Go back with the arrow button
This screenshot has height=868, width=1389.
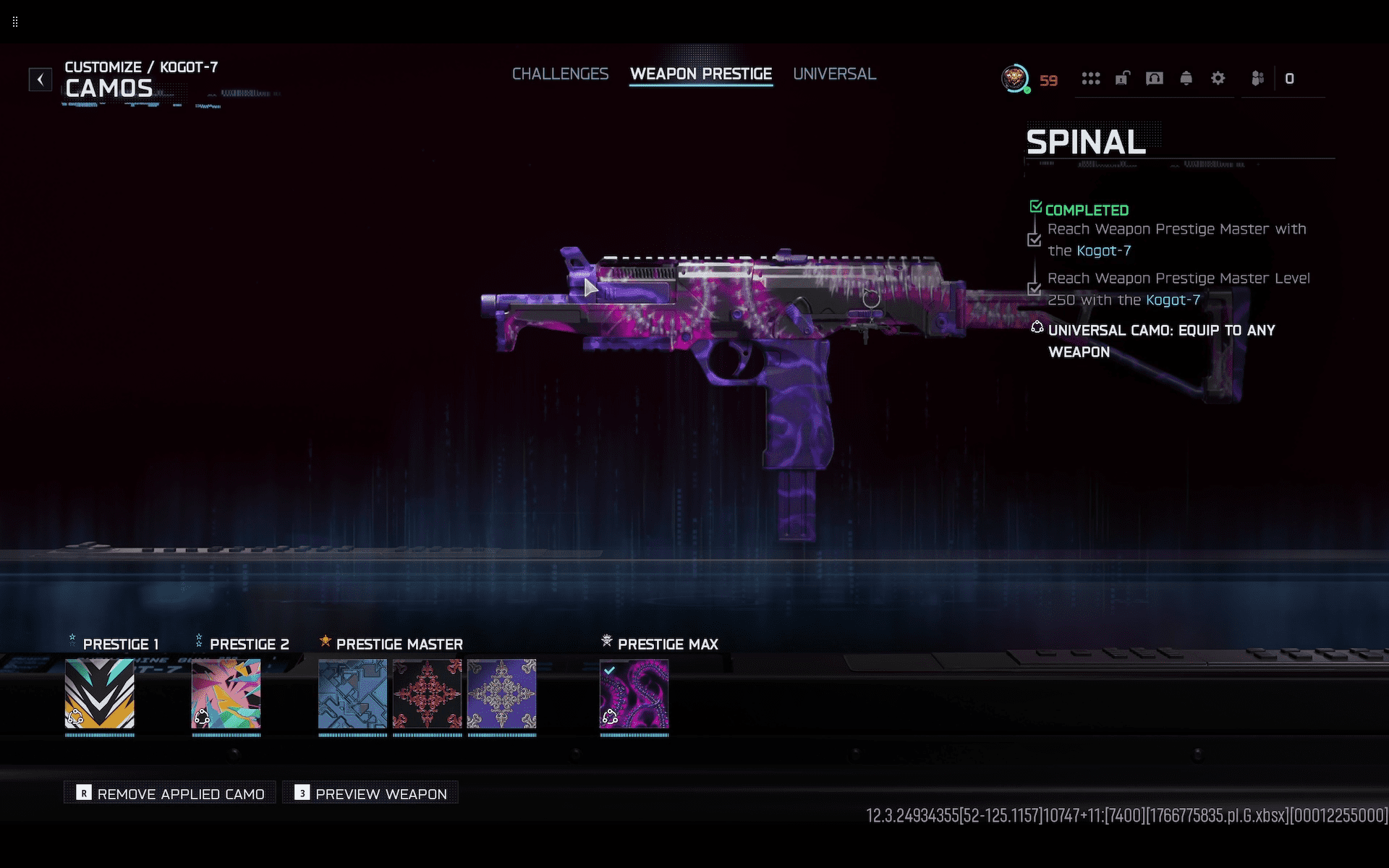click(41, 79)
